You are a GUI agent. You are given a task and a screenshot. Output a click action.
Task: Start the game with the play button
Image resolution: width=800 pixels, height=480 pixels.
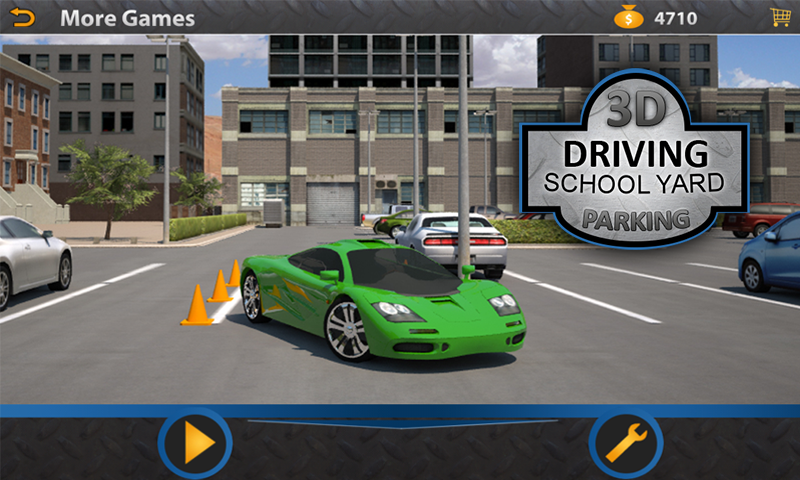point(195,443)
